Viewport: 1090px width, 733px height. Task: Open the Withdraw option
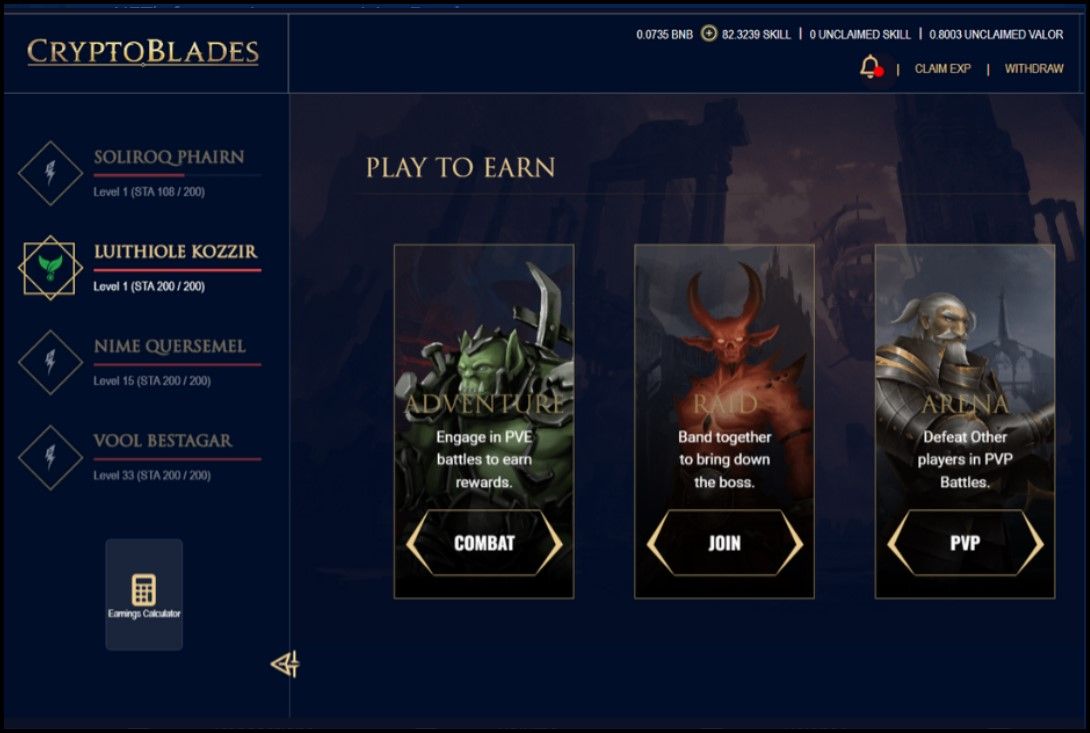(1034, 69)
